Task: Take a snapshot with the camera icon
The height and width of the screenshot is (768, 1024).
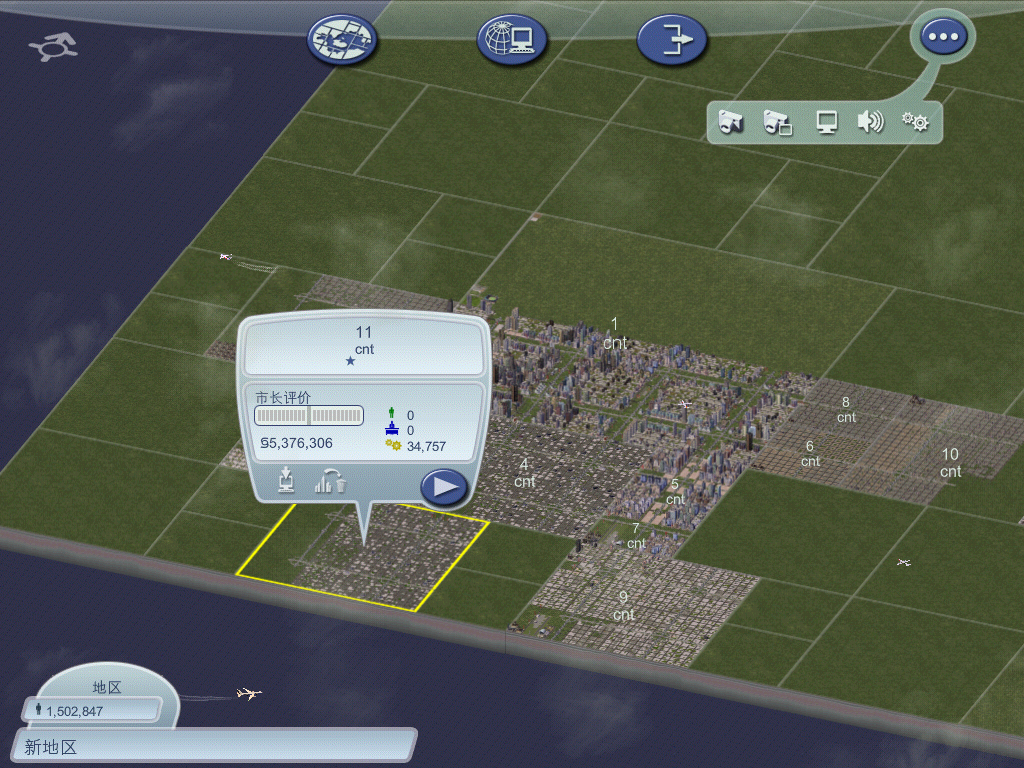Action: click(731, 122)
